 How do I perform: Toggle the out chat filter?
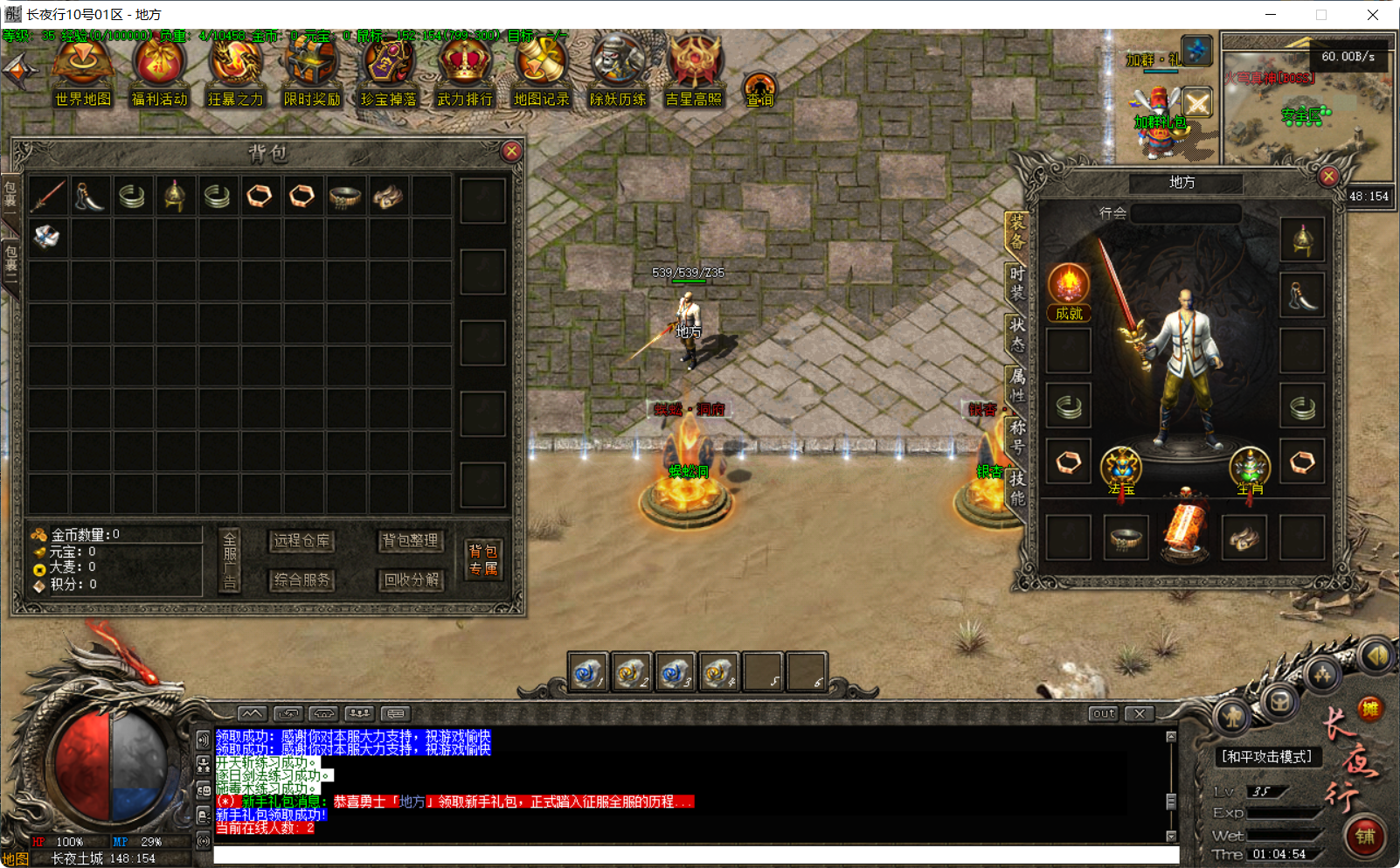[x=1103, y=713]
